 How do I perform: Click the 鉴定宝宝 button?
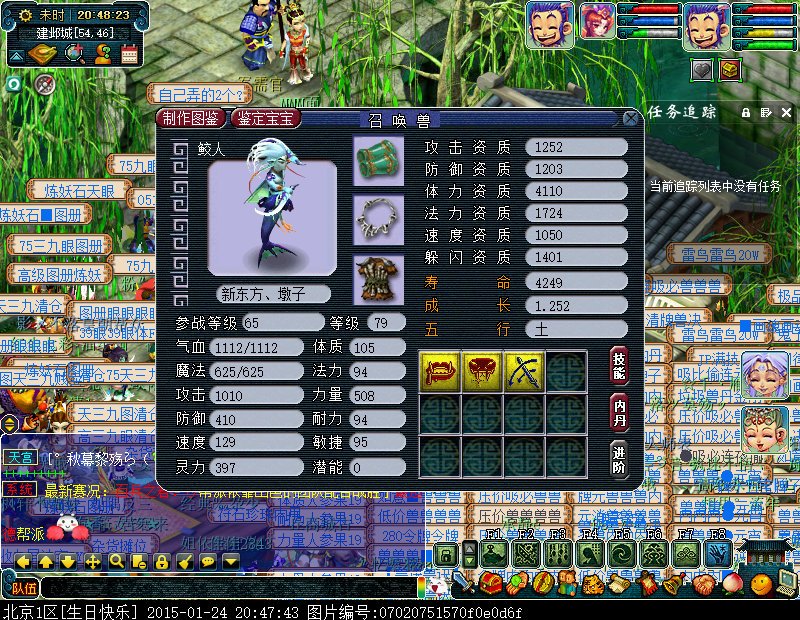(266, 119)
